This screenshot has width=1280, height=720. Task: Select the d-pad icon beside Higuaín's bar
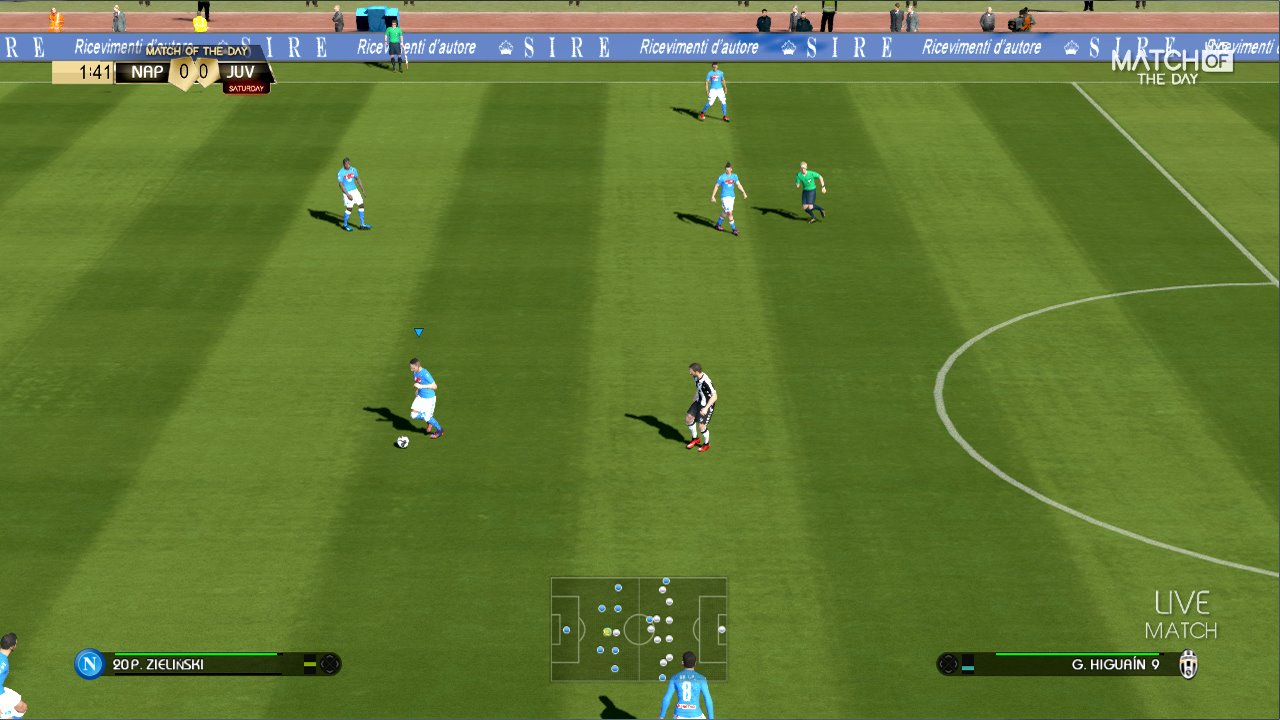point(947,662)
